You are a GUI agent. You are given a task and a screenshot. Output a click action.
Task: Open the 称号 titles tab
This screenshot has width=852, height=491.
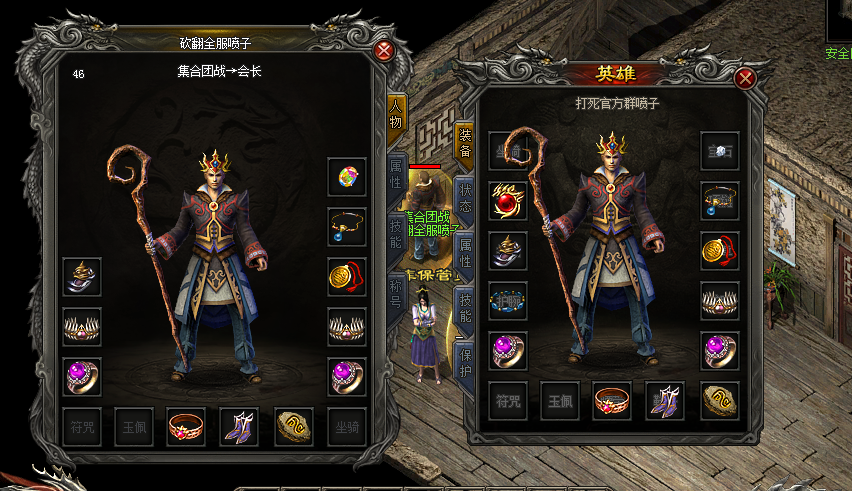click(x=397, y=297)
